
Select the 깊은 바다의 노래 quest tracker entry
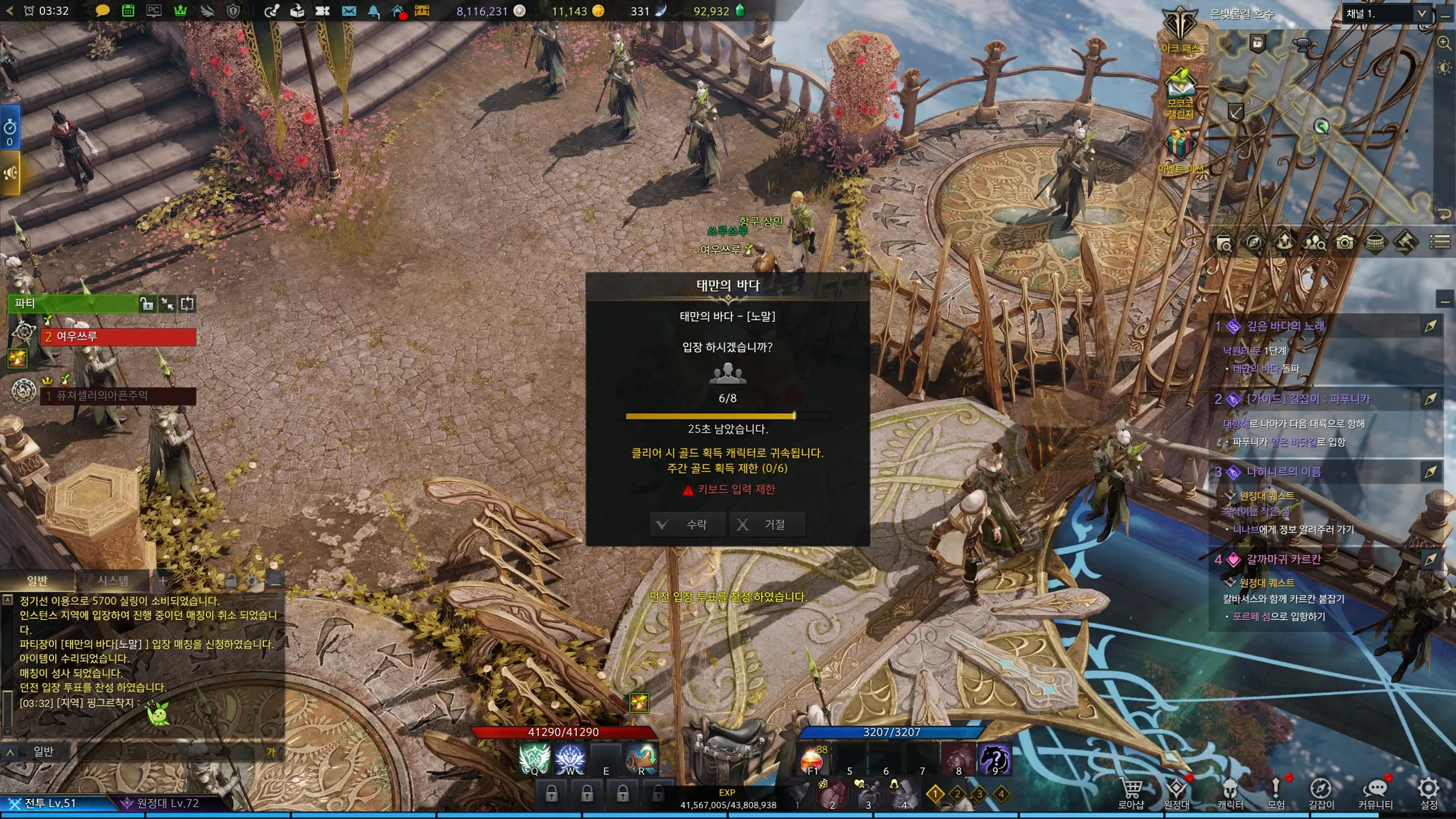click(x=1285, y=326)
